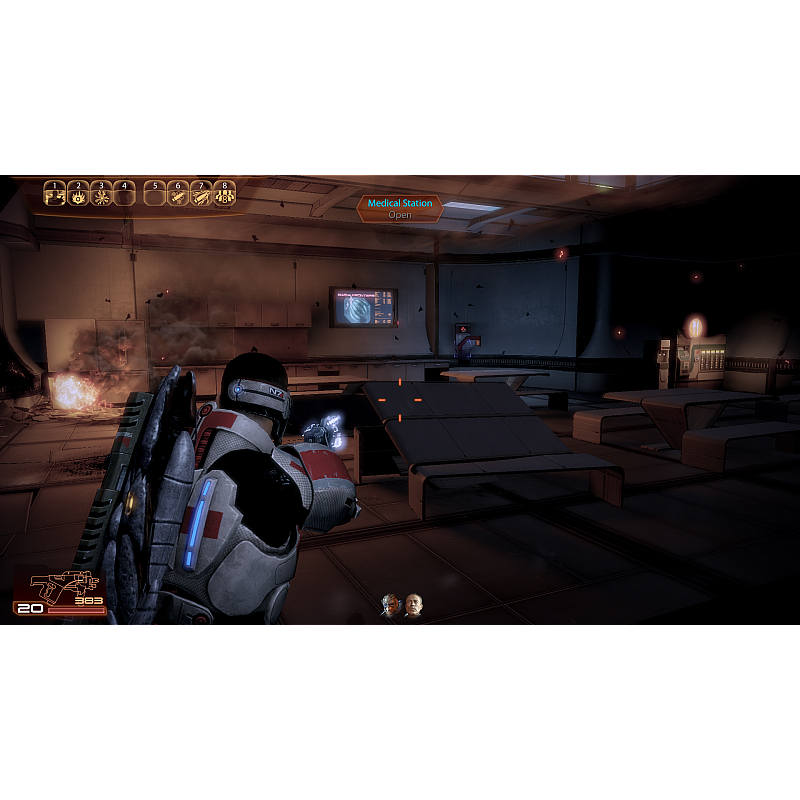Screen dimensions: 800x800
Task: Select the human squadmate portrait
Action: (413, 605)
